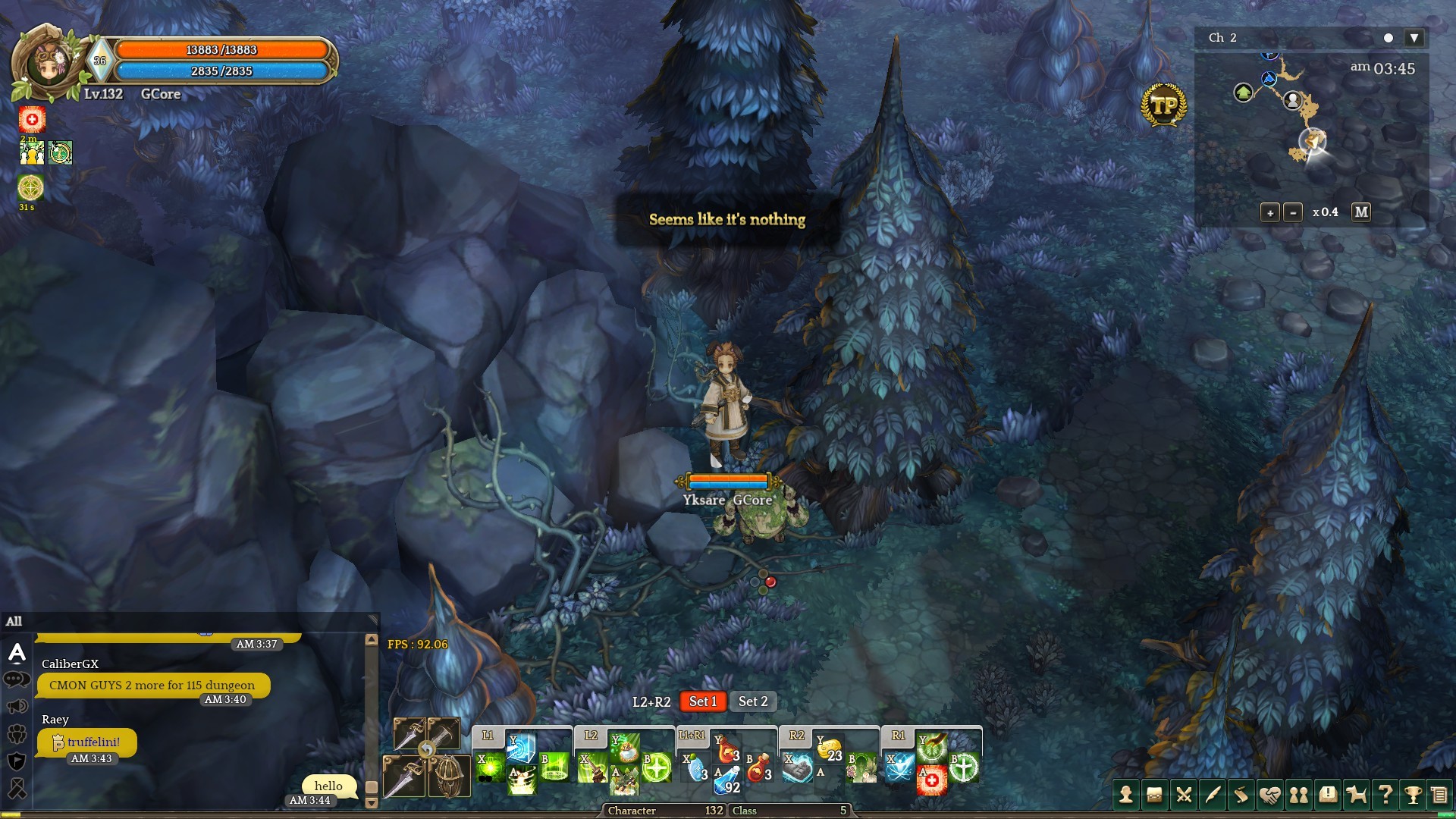Open the companion pet dog icon
1456x819 pixels.
[x=1356, y=795]
